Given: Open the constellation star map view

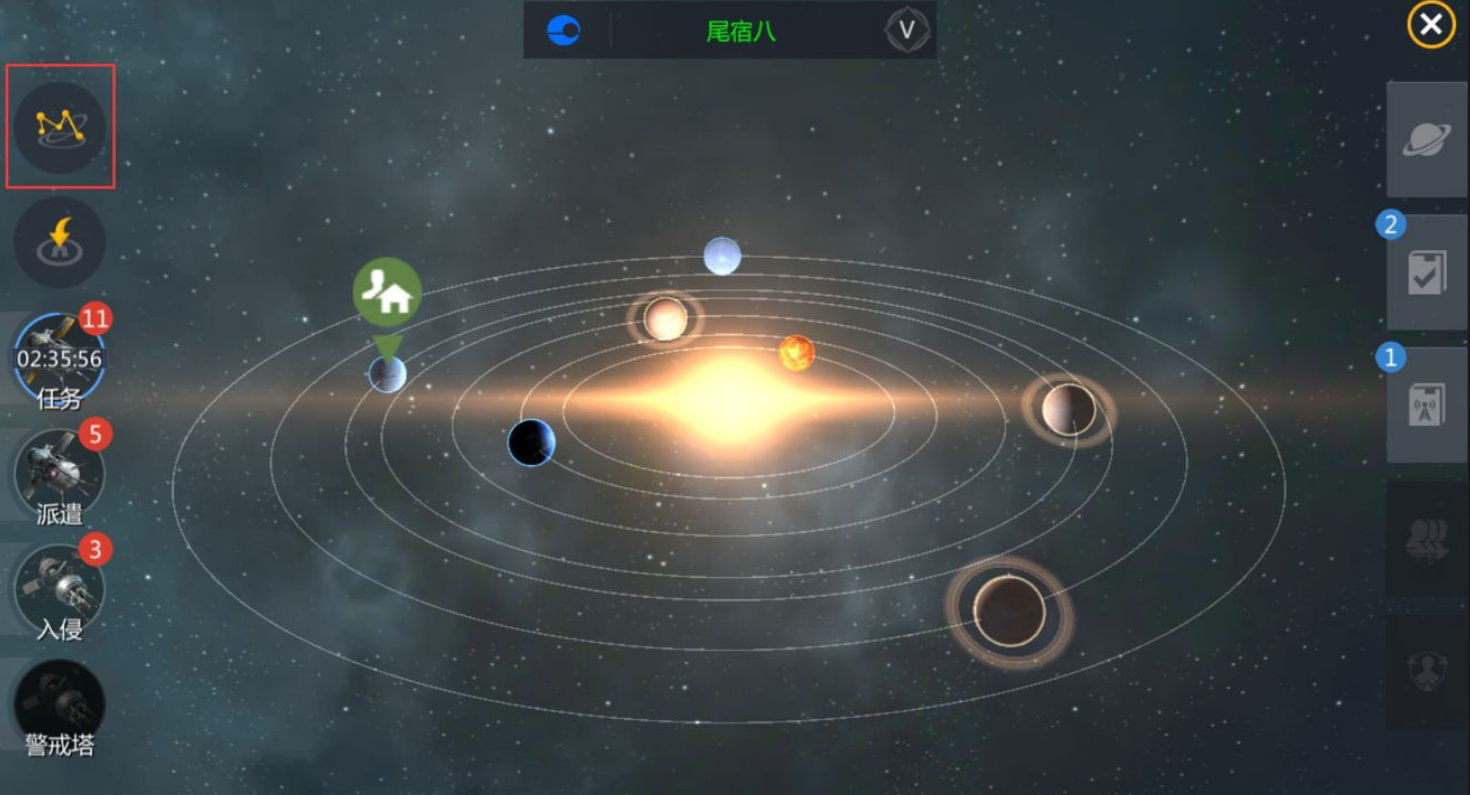Looking at the screenshot, I should (x=60, y=127).
